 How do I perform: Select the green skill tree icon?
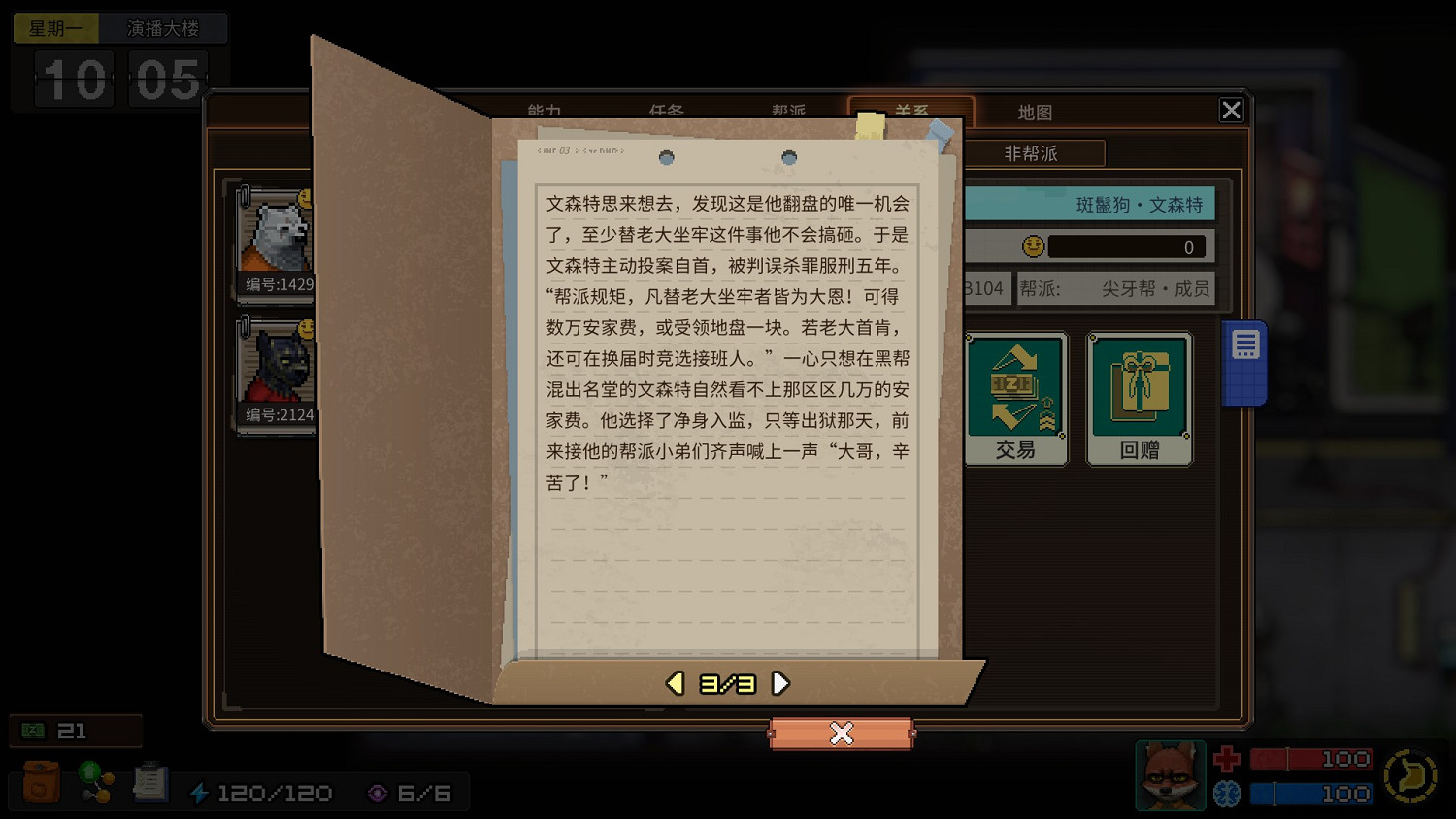tap(94, 782)
